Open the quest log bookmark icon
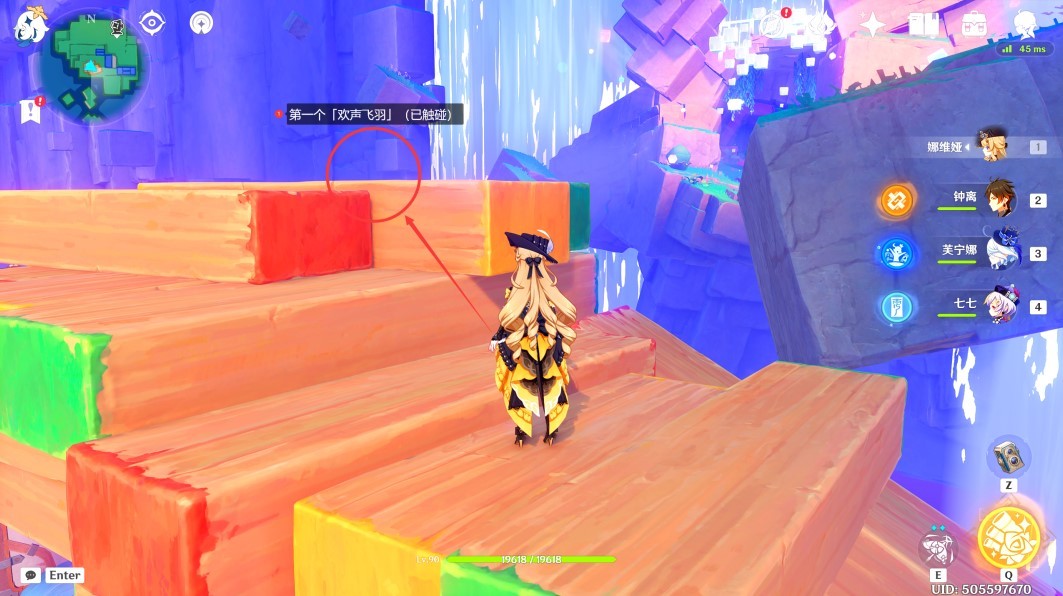This screenshot has height=596, width=1063. pyautogui.click(x=29, y=111)
